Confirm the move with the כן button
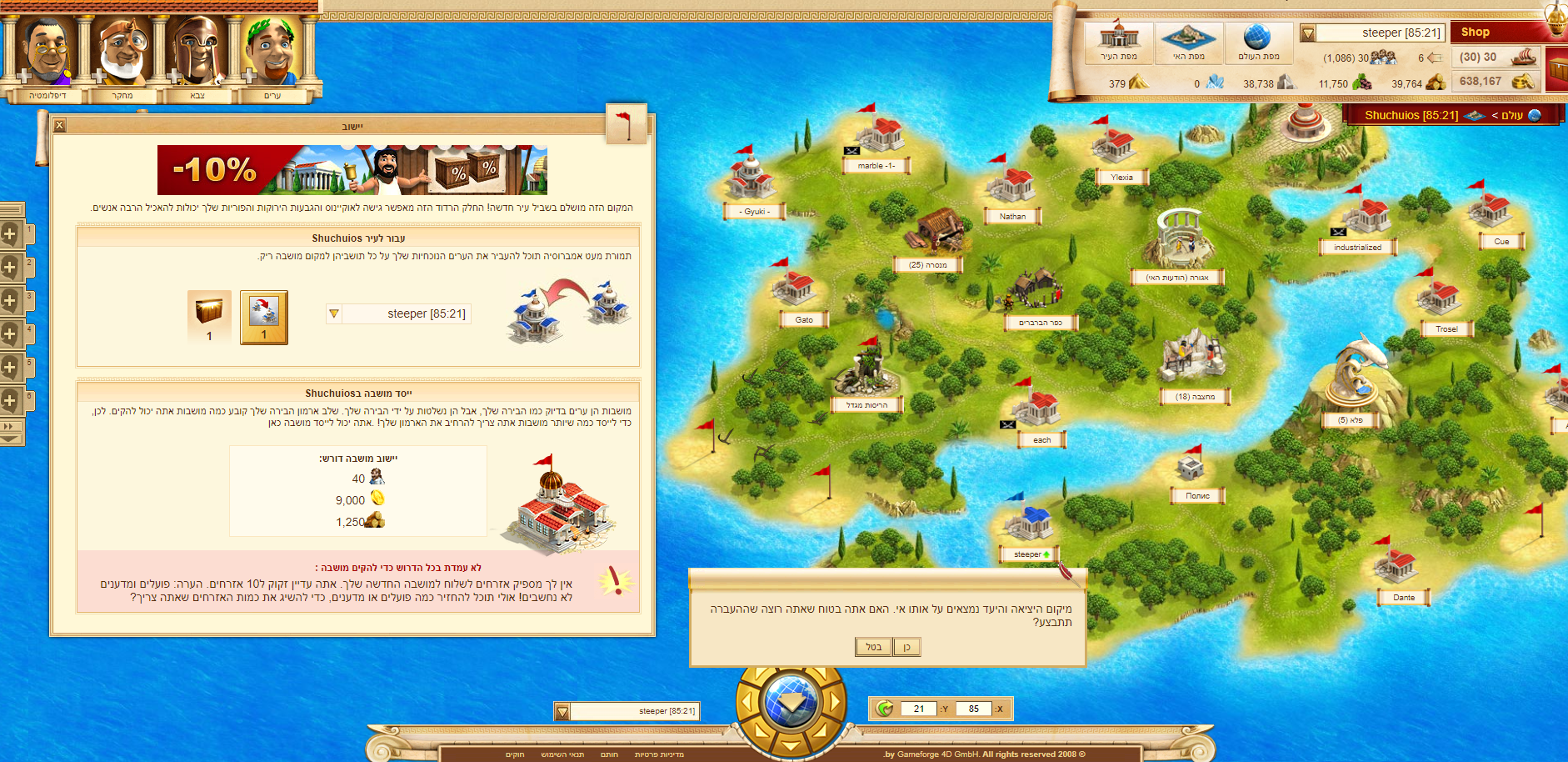1568x762 pixels. click(x=906, y=647)
